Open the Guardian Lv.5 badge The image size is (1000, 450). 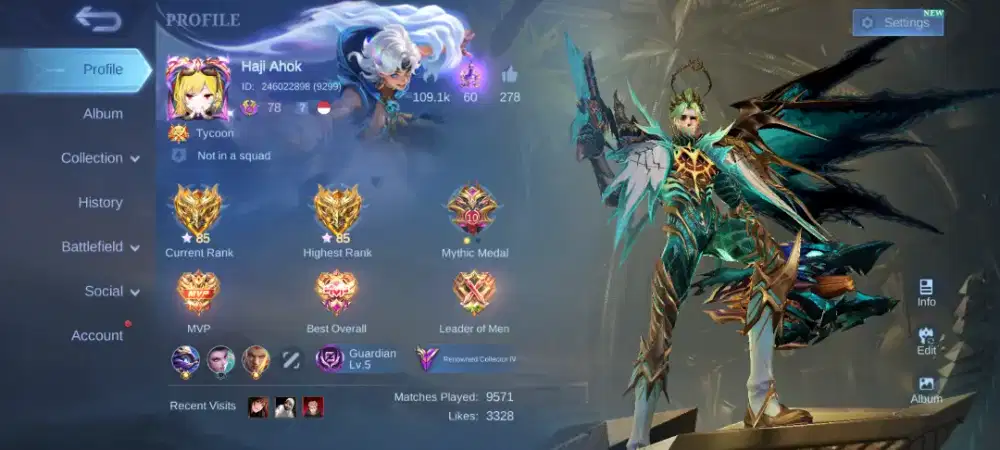[x=357, y=359]
